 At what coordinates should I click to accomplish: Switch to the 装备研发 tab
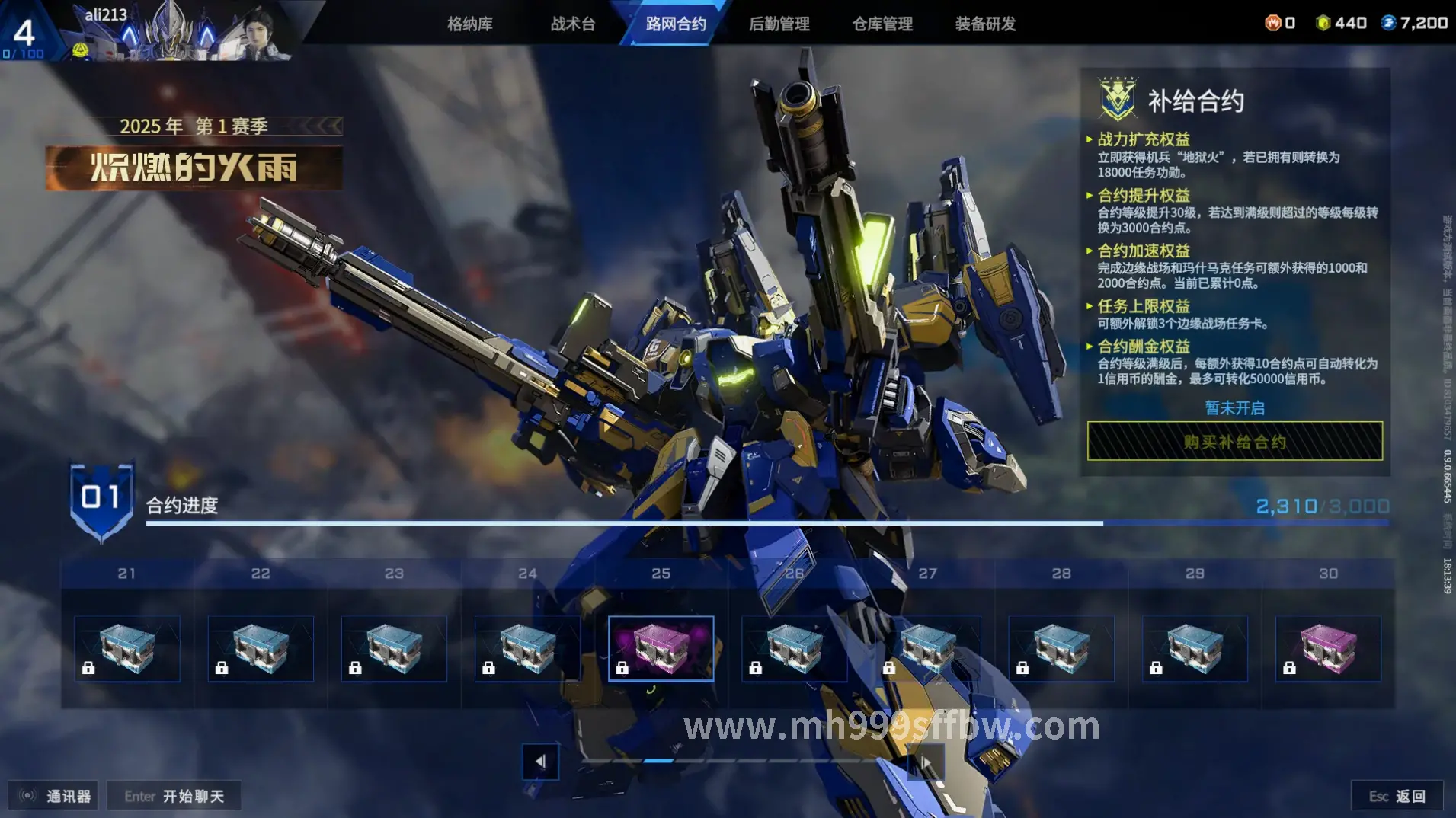click(985, 24)
